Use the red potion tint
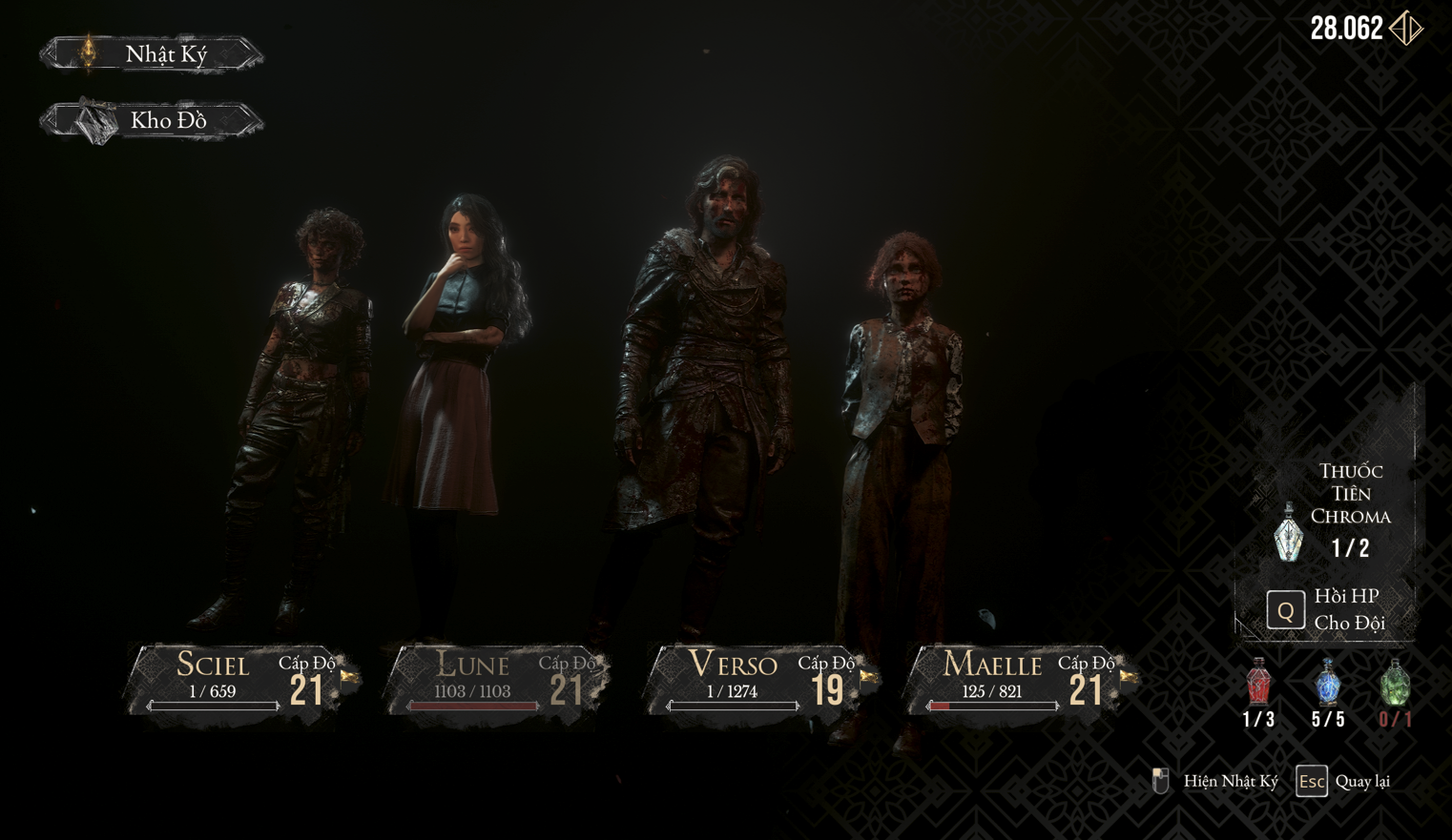The image size is (1452, 840). click(1259, 683)
